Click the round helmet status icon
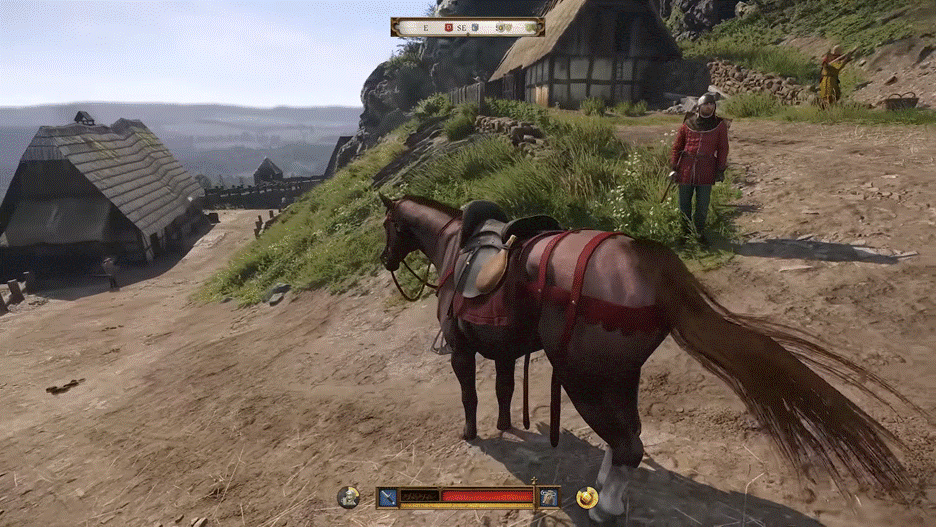This screenshot has height=527, width=936. (348, 496)
